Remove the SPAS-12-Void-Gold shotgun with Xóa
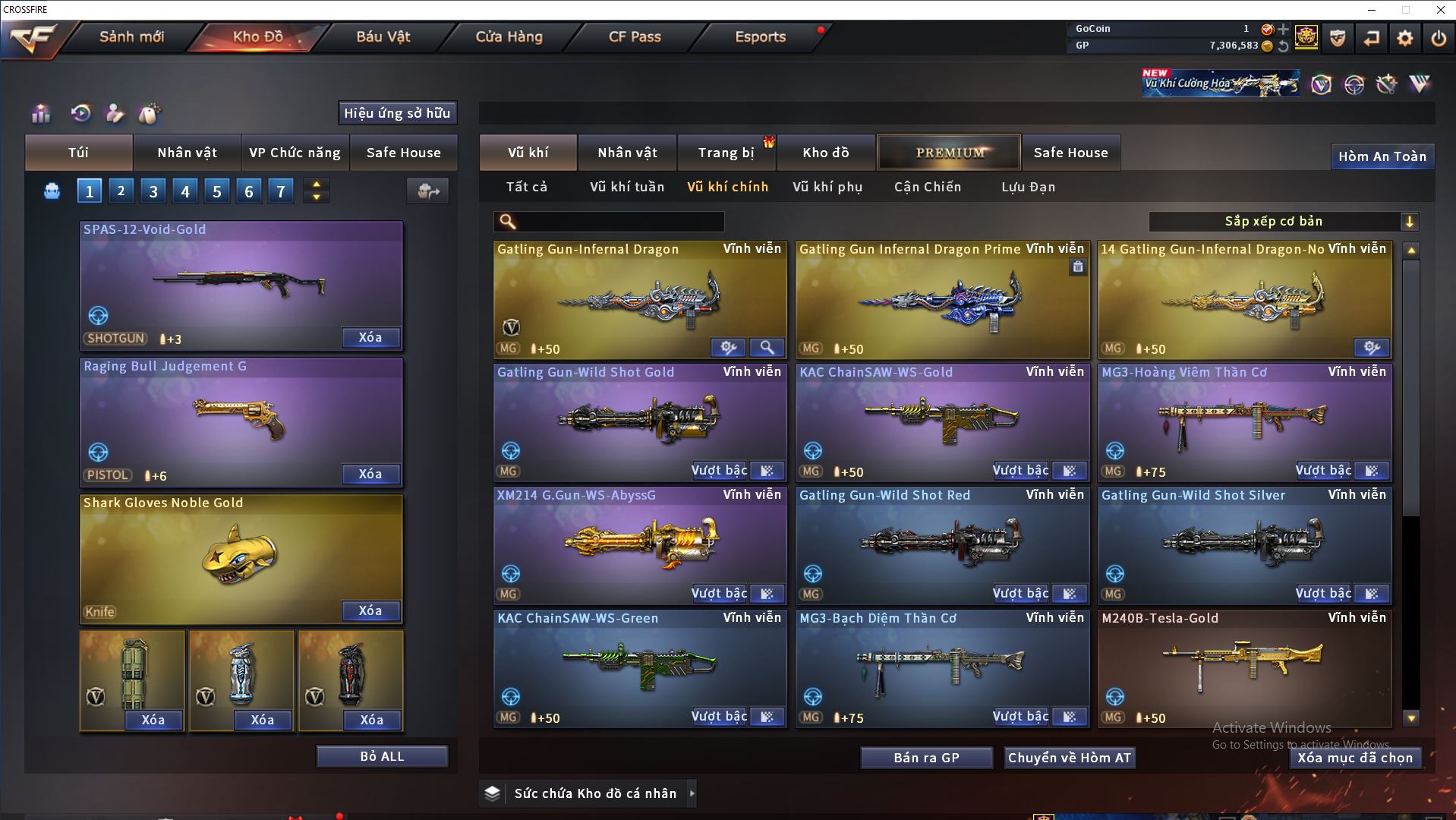1456x820 pixels. [x=370, y=337]
